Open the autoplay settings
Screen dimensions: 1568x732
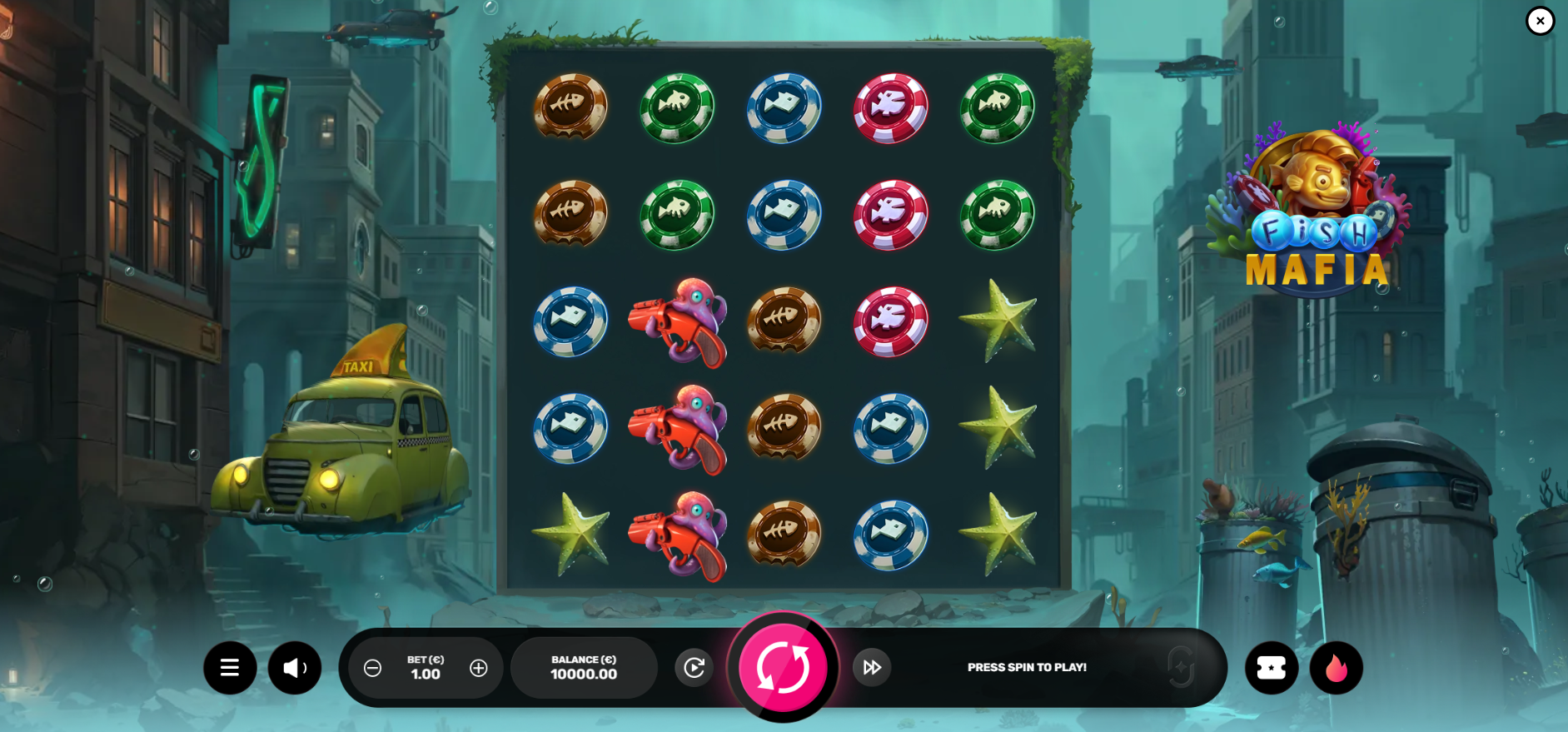coord(694,667)
